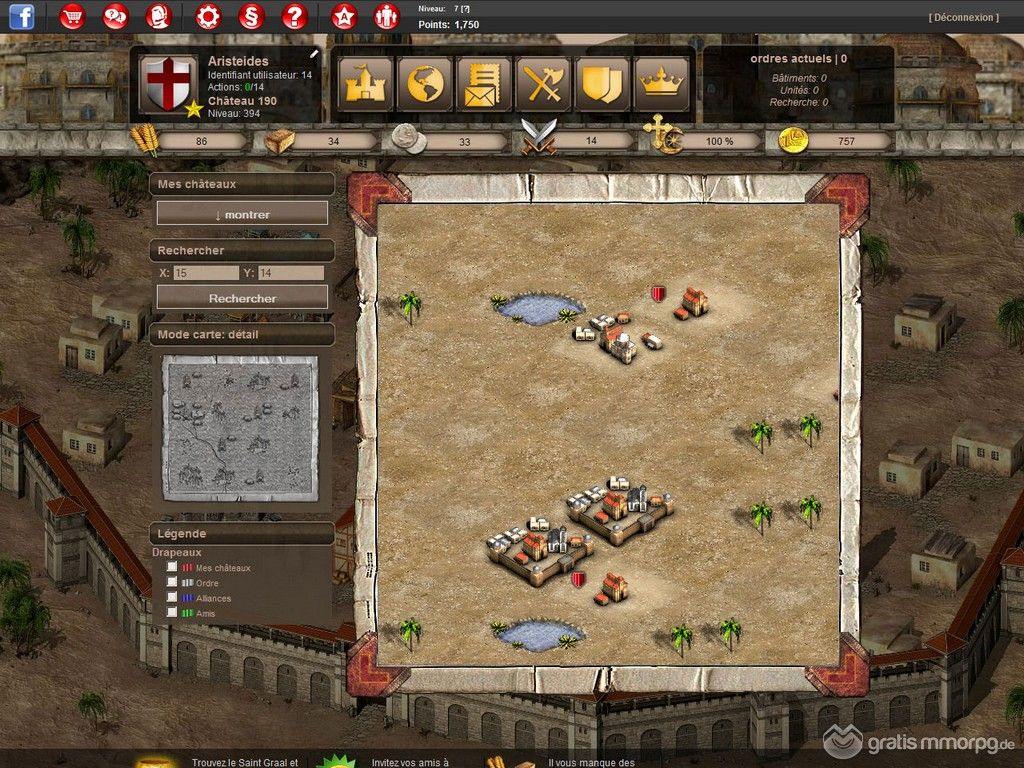Open the gear settings icon

[x=208, y=16]
